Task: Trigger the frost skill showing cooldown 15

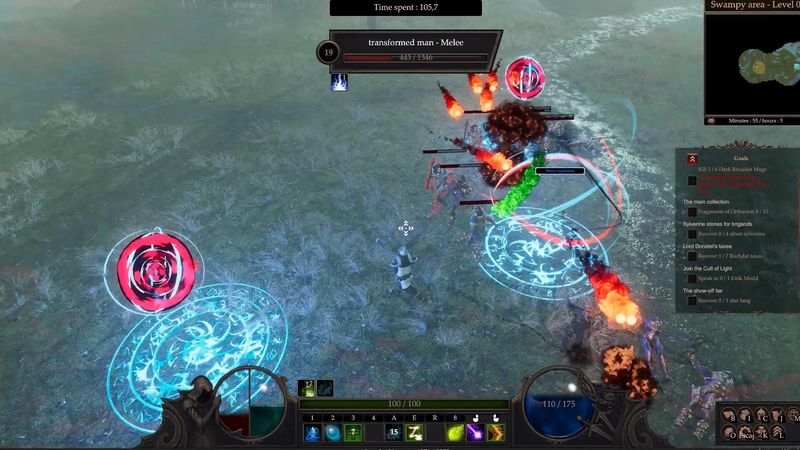Action: tap(395, 433)
